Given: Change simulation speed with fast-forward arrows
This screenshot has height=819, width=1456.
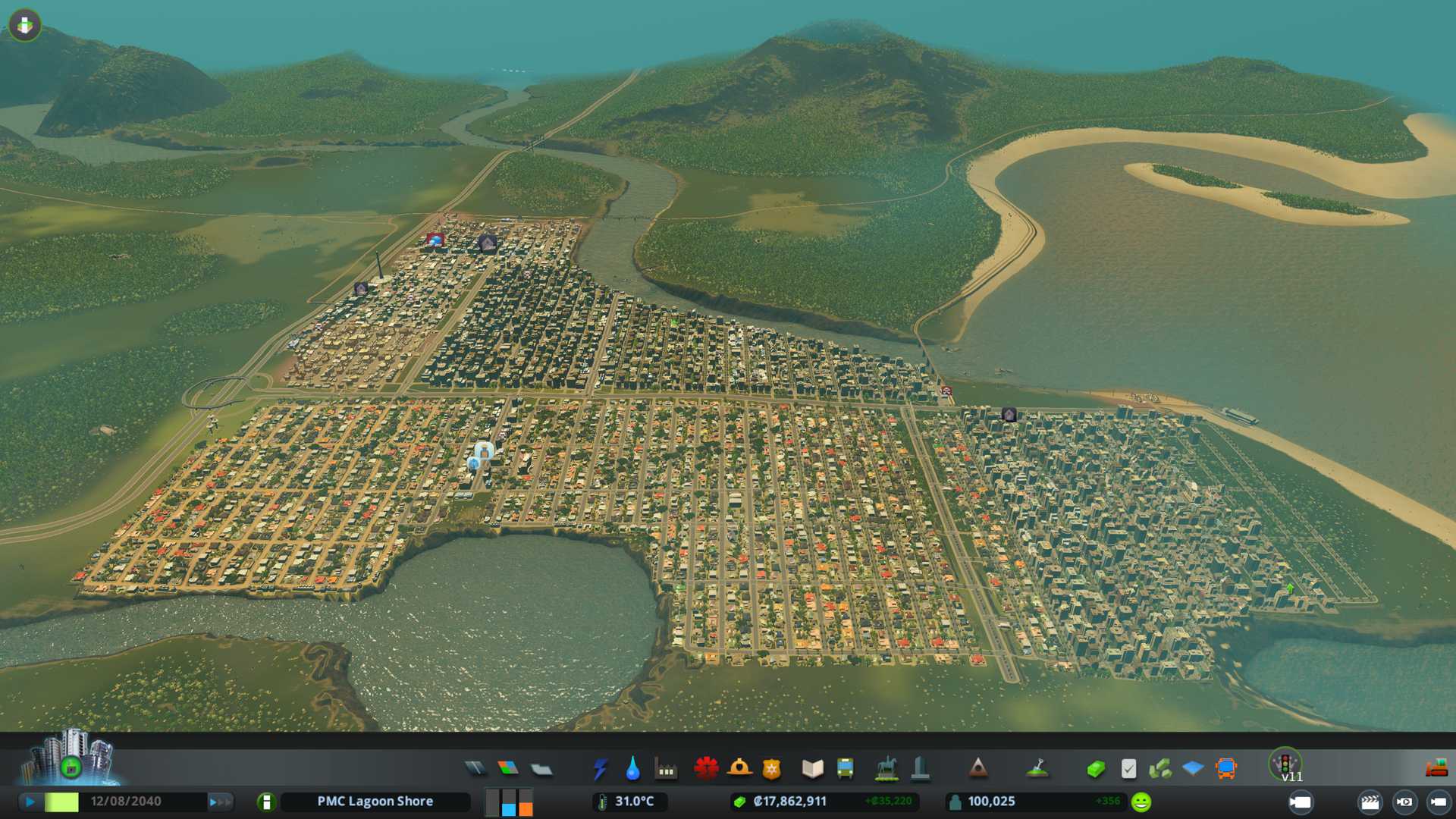Looking at the screenshot, I should pos(220,802).
